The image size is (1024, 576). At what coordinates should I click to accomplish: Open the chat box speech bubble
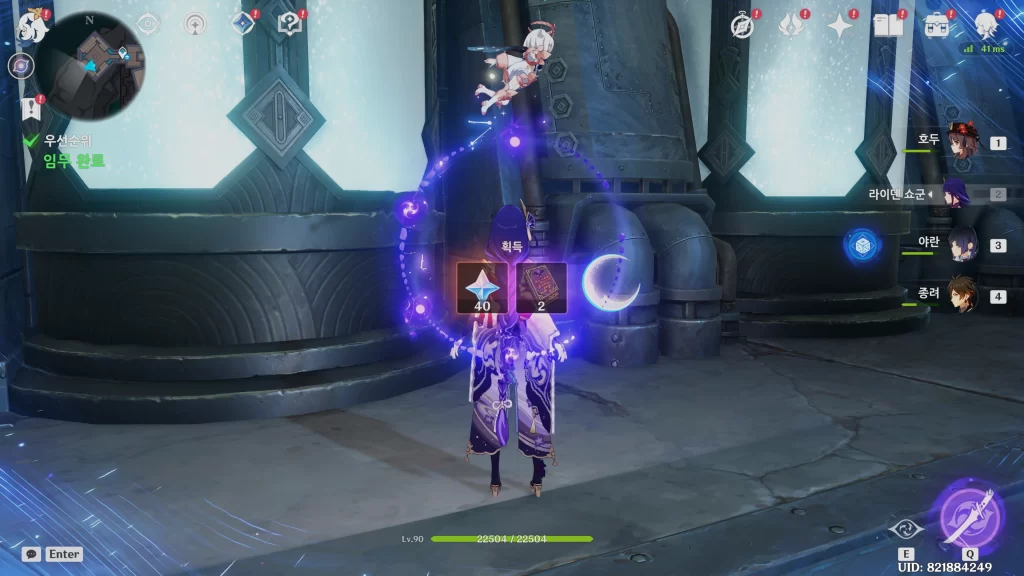(x=31, y=553)
